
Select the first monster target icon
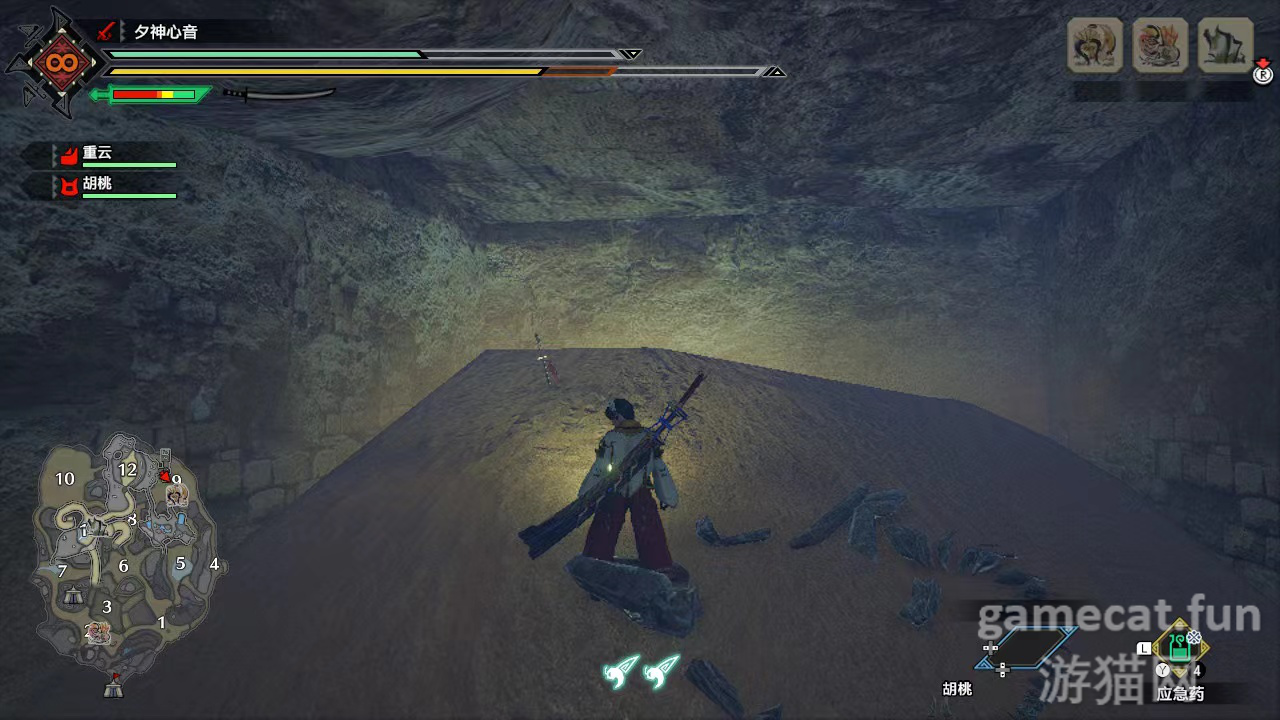point(1095,45)
